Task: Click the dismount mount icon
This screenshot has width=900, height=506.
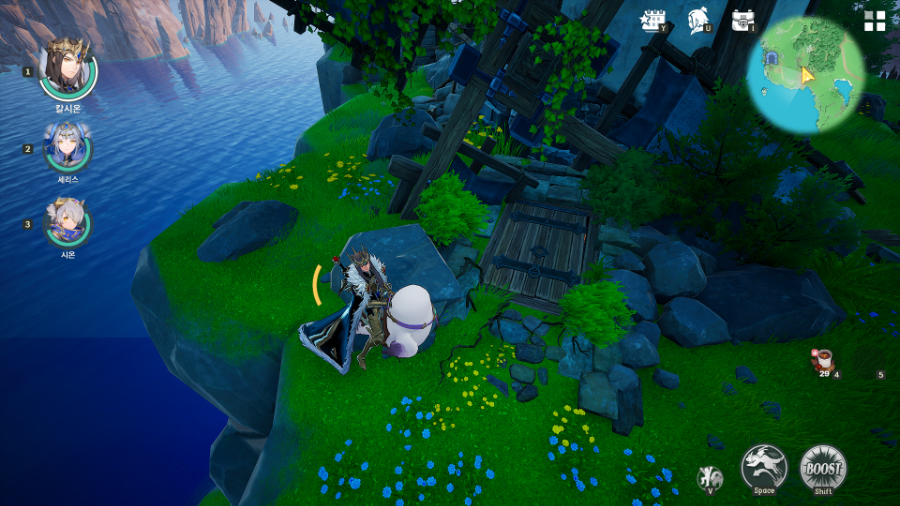Action: pos(710,478)
